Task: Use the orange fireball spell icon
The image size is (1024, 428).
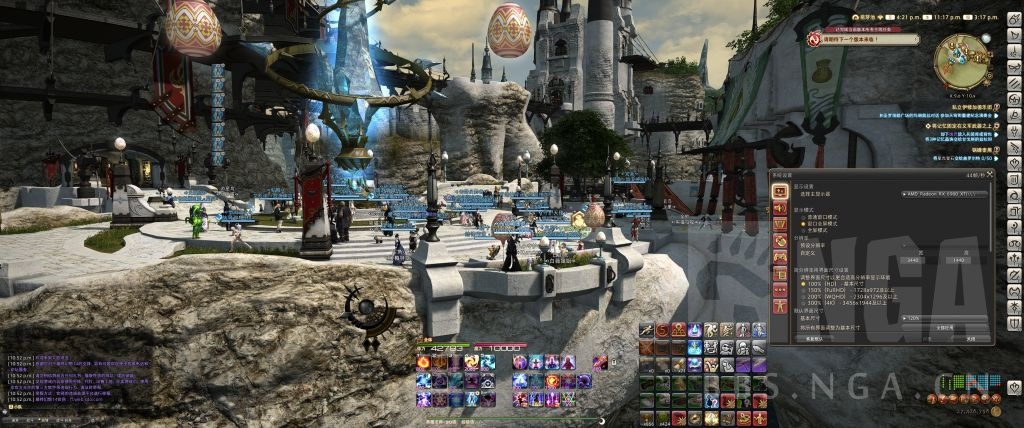Action: point(423,362)
